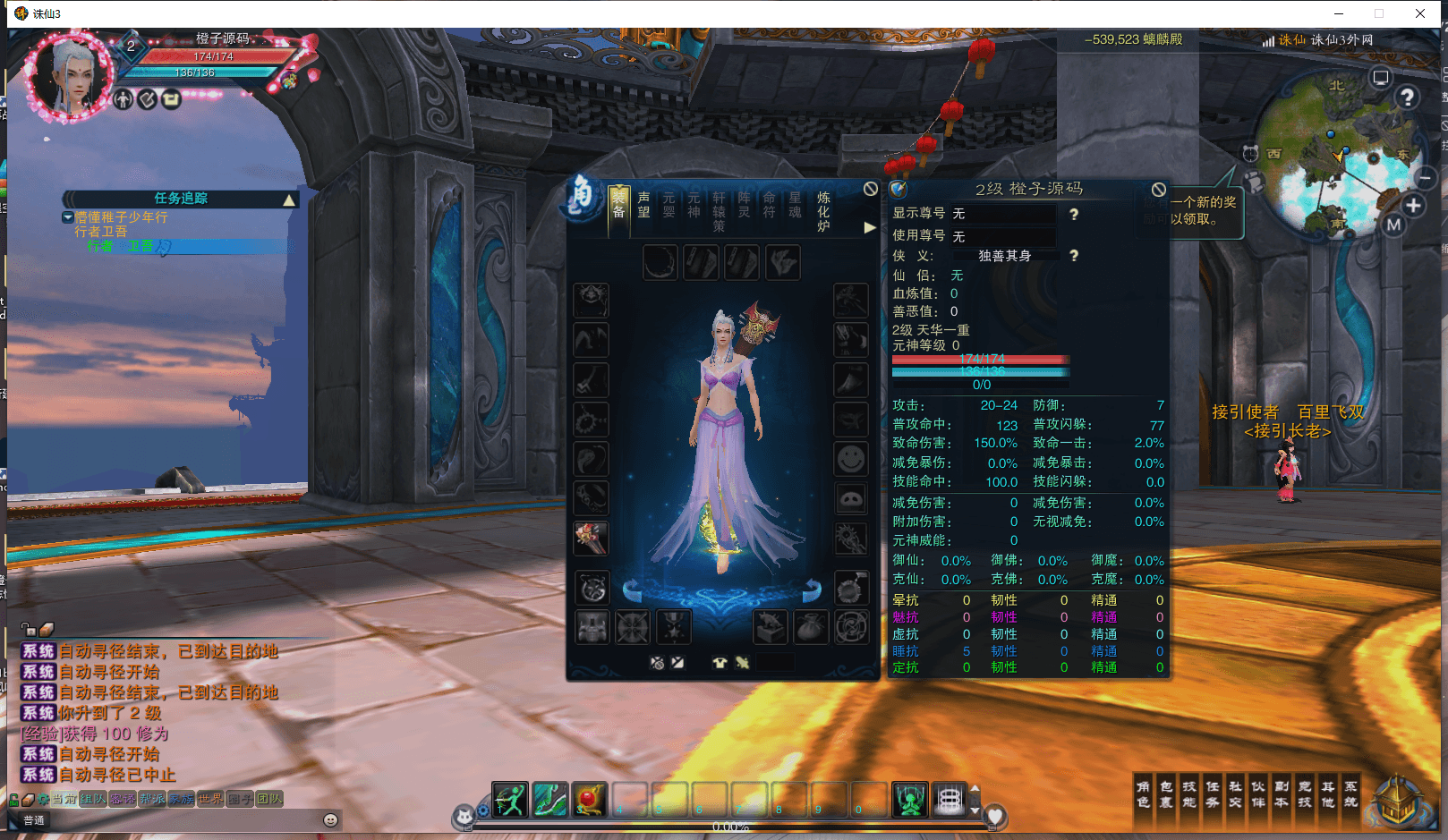
Task: Switch chat to the 世界 channel
Action: coord(211,799)
